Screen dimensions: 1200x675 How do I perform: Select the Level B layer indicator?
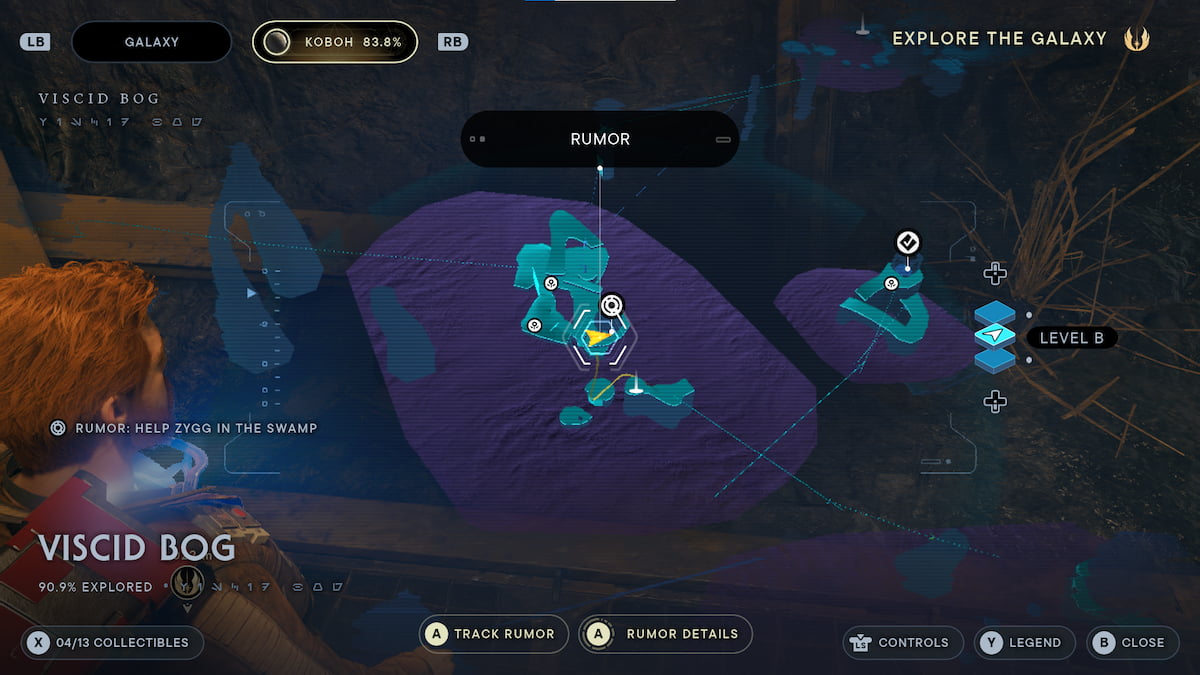click(1071, 338)
